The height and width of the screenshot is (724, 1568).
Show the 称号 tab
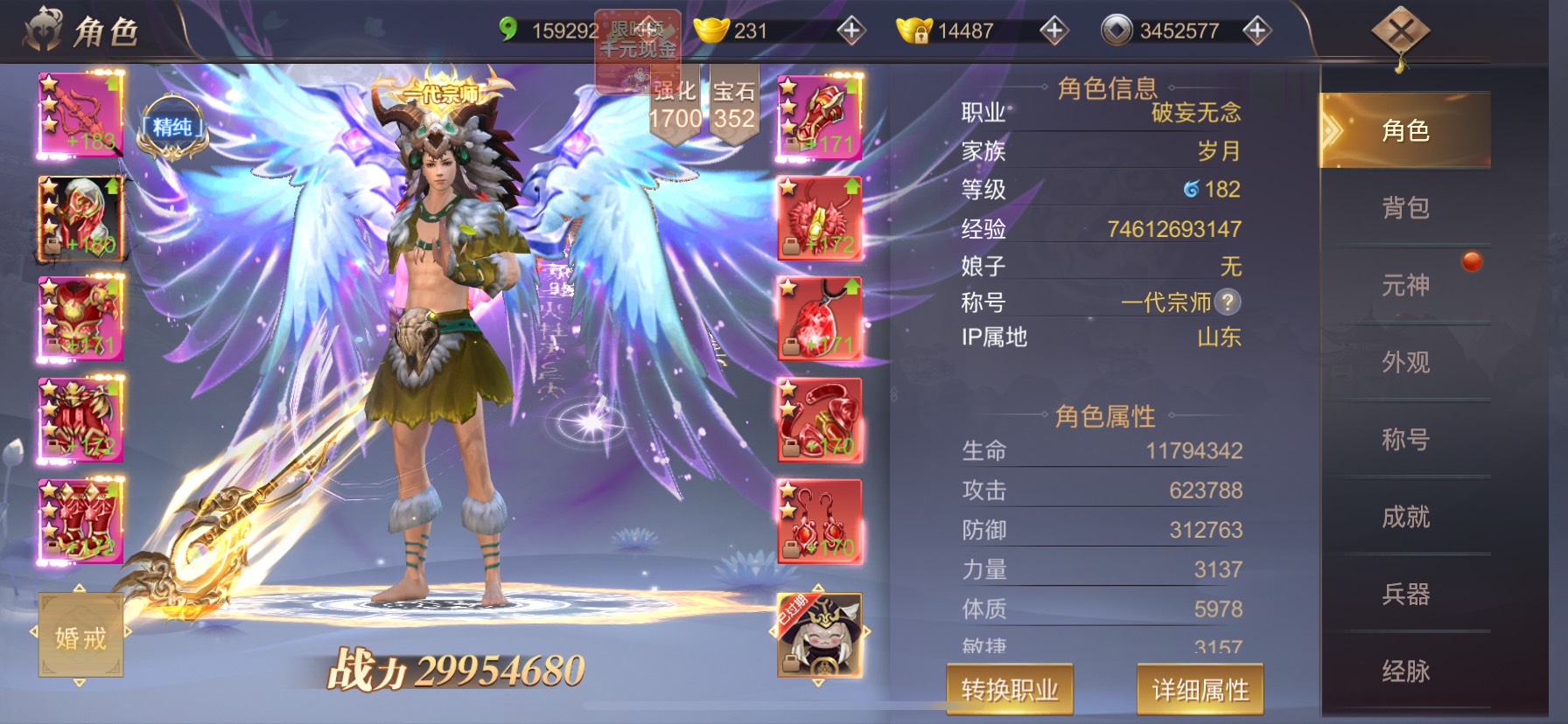tap(1405, 439)
